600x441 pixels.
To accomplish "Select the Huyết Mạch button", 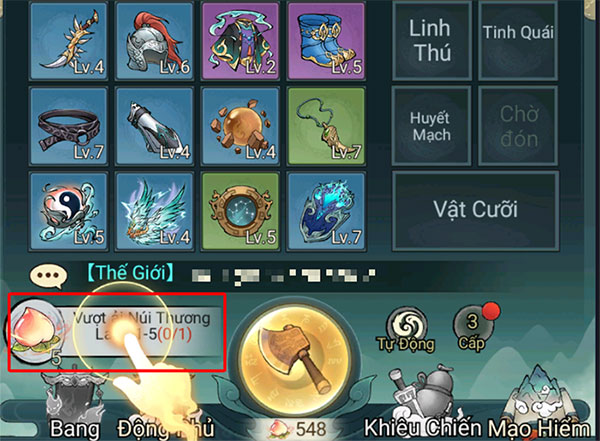I will click(430, 125).
